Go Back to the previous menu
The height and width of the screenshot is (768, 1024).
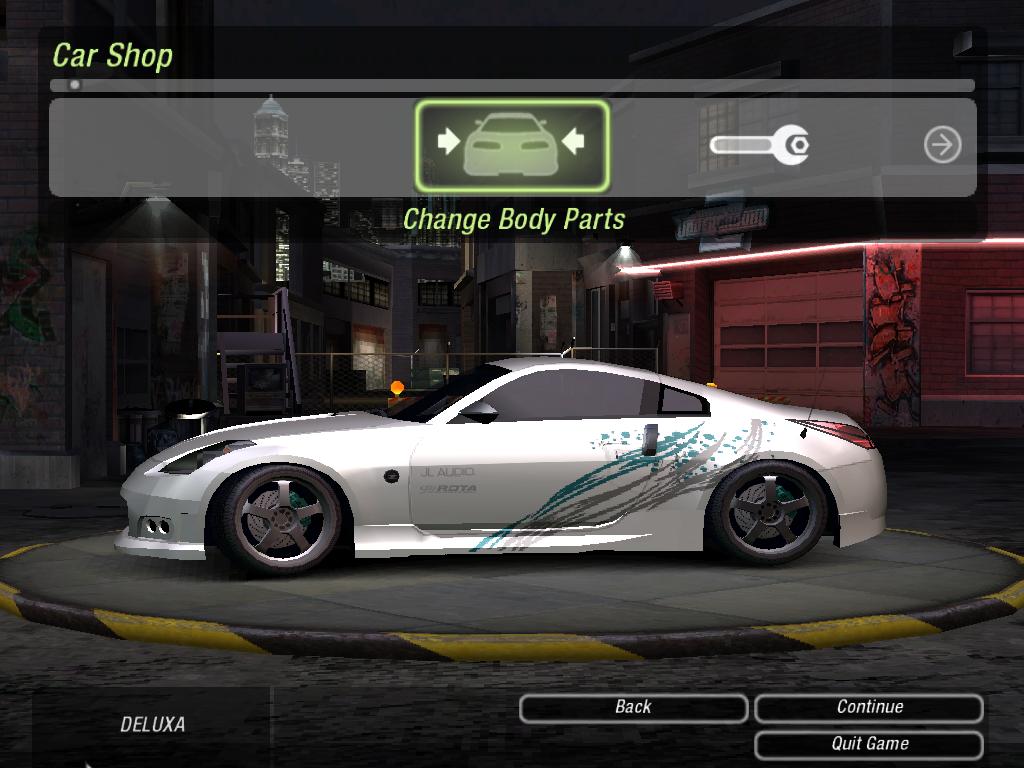(633, 708)
